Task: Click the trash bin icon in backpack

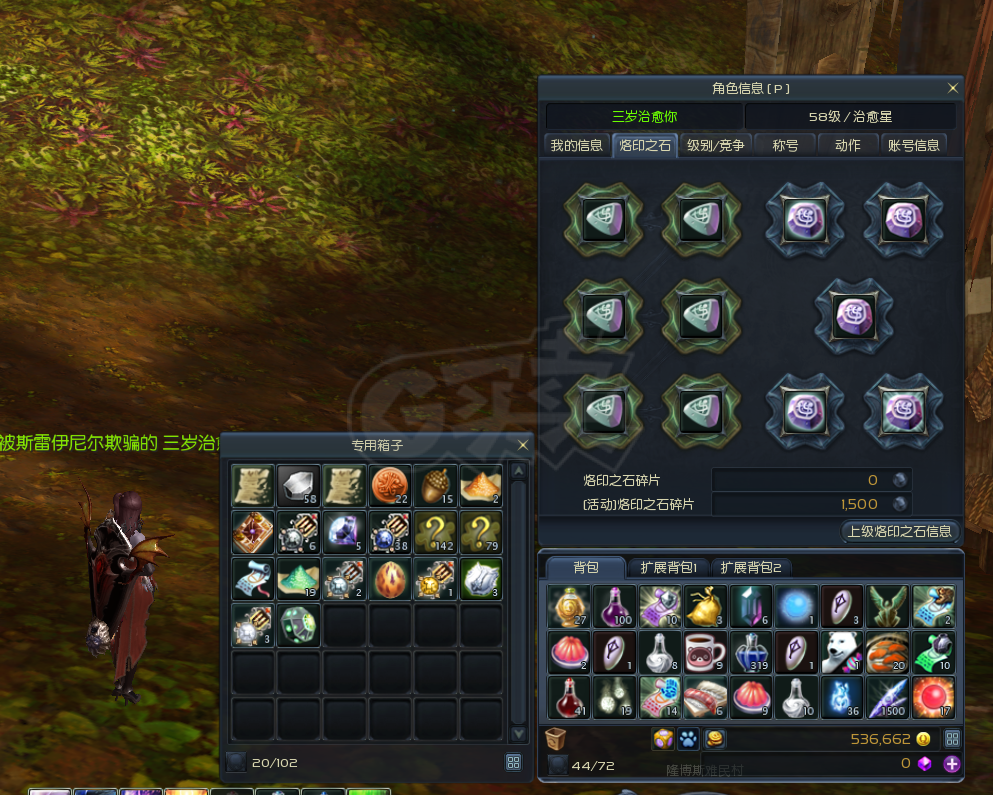Action: coord(556,739)
